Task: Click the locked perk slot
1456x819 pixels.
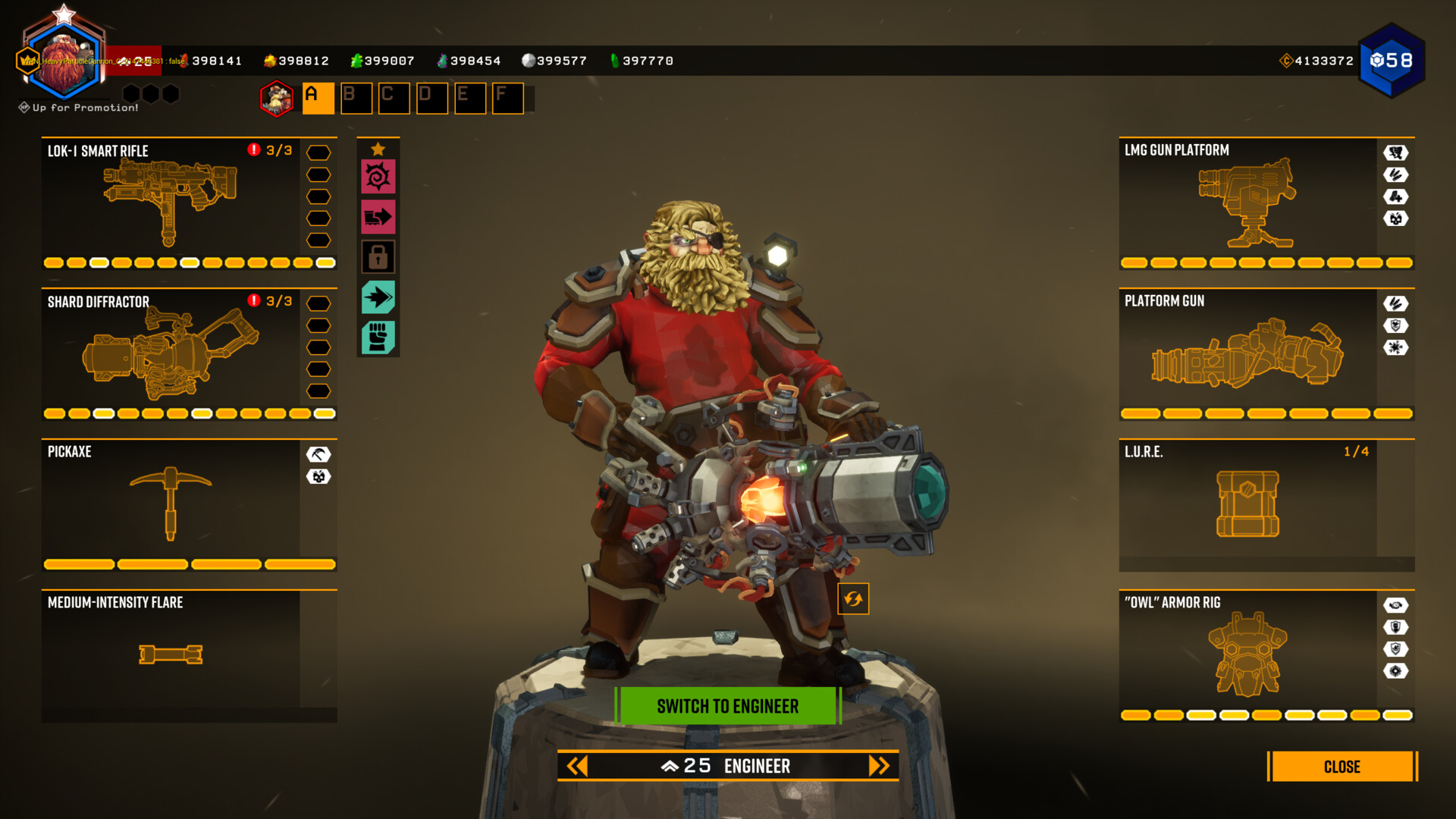Action: tap(378, 257)
